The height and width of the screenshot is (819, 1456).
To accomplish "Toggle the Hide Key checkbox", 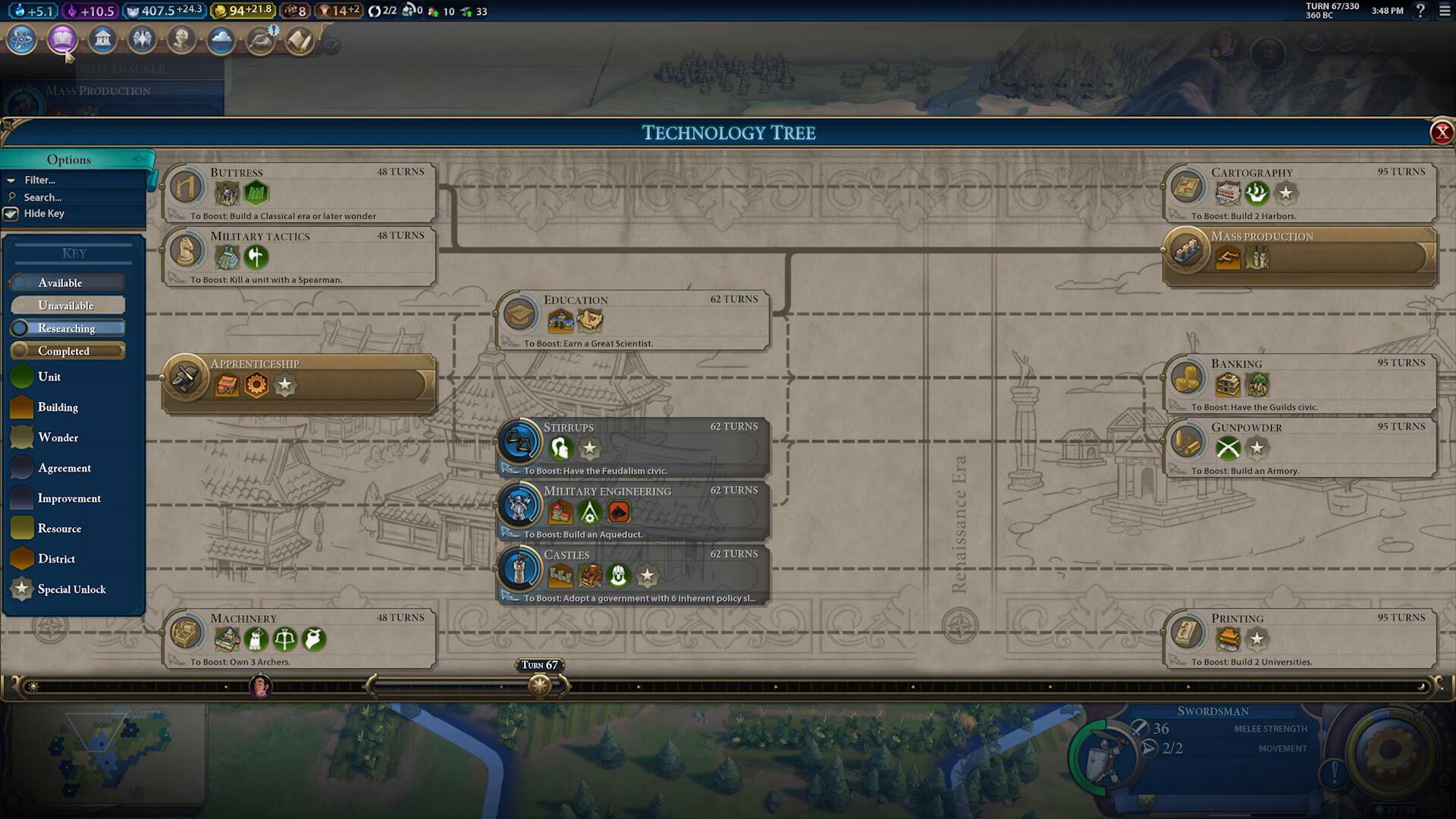I will pos(11,214).
